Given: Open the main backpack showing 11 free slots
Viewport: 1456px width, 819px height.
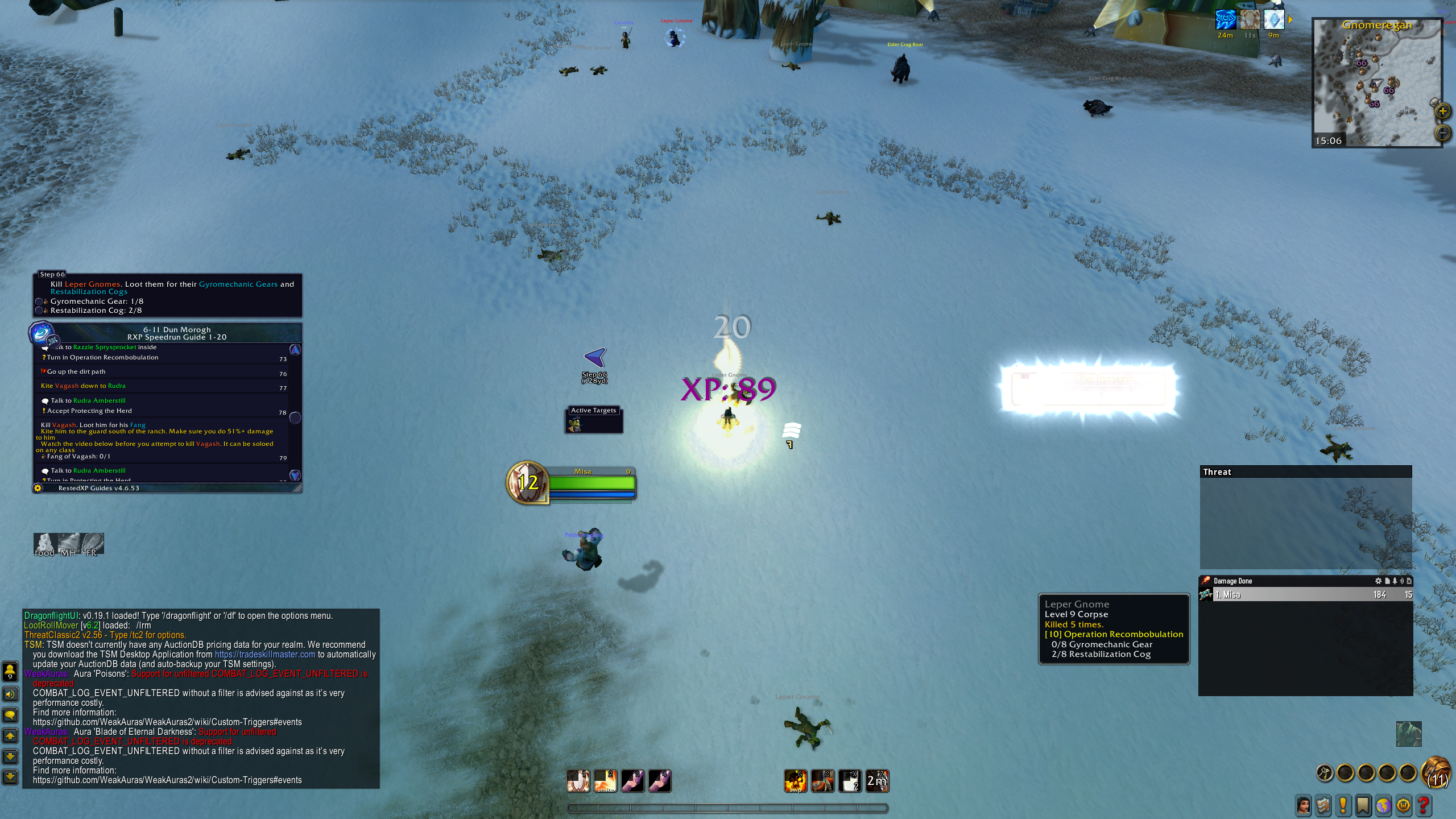Looking at the screenshot, I should 1437,773.
